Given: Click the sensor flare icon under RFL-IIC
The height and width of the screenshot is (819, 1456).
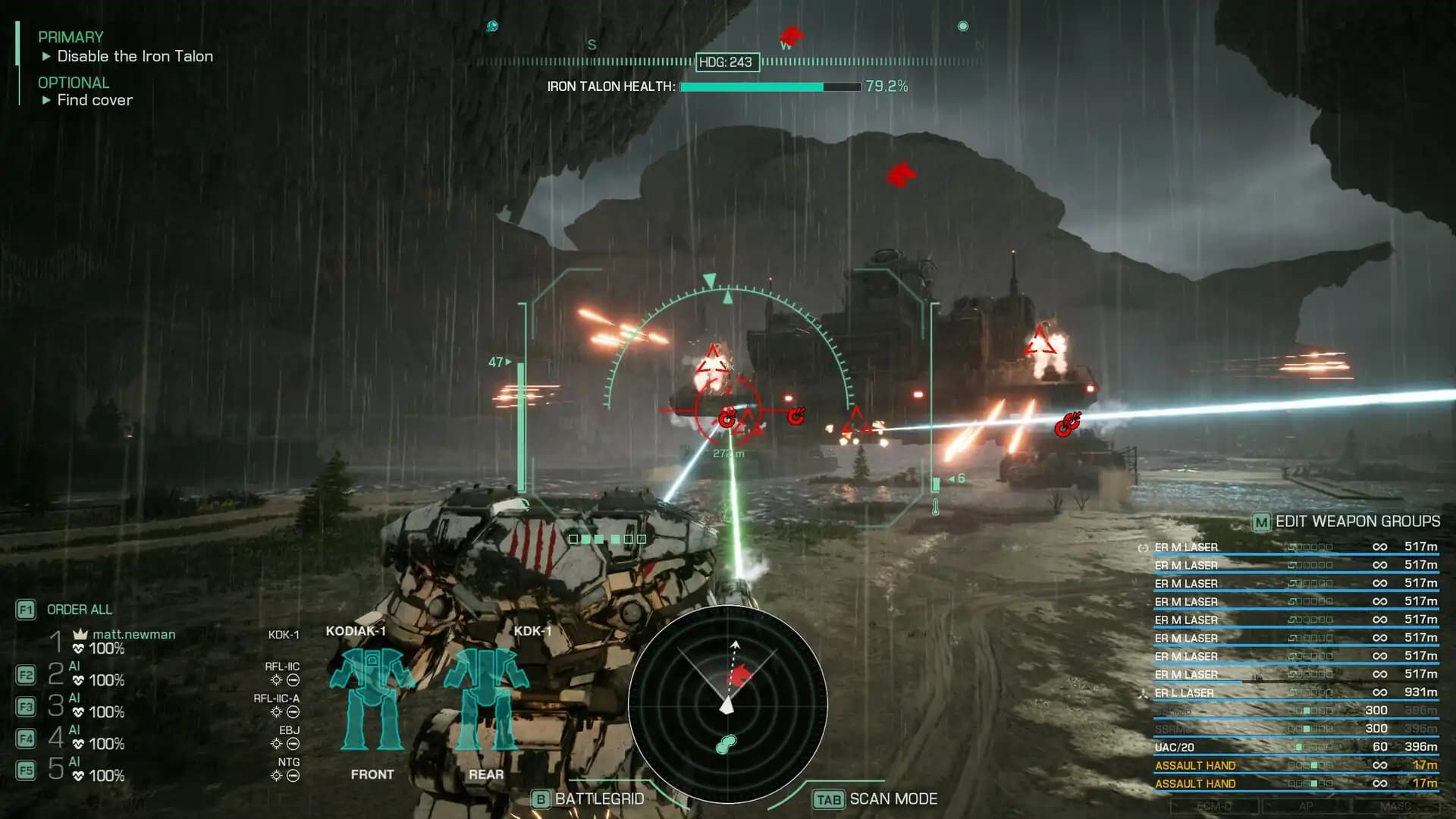Looking at the screenshot, I should [x=277, y=681].
